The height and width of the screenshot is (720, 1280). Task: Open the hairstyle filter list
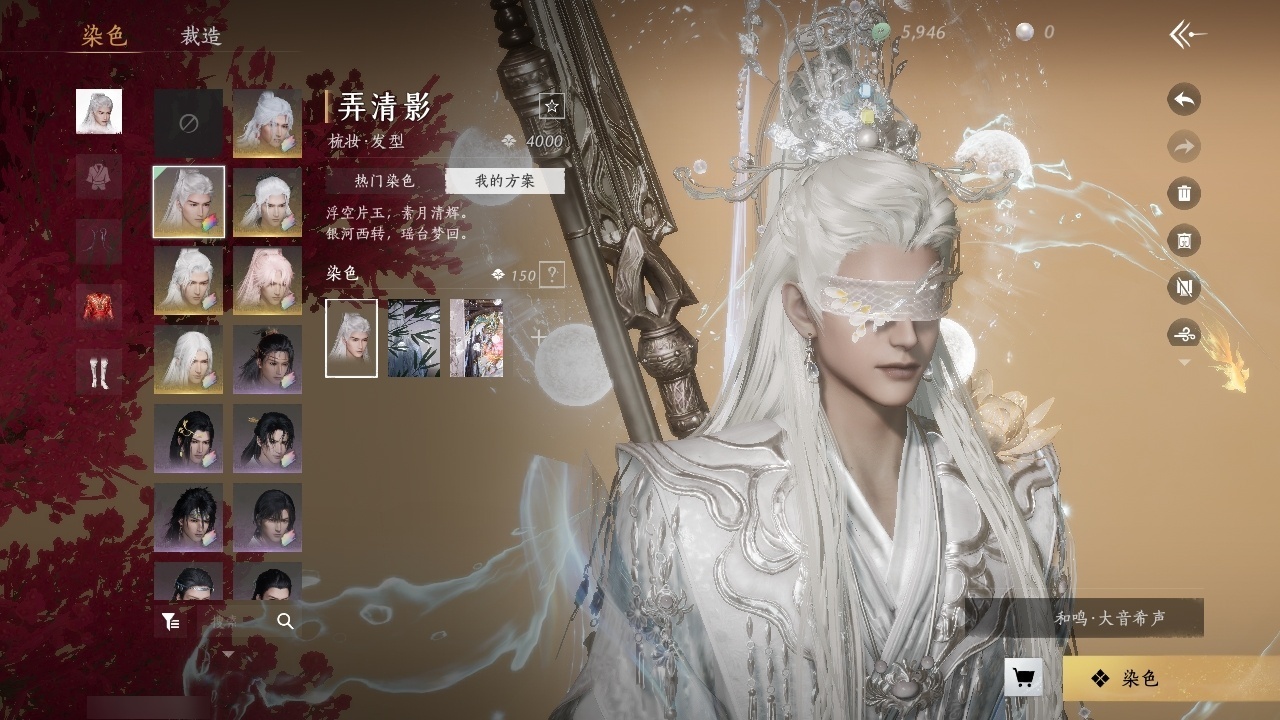[x=171, y=622]
